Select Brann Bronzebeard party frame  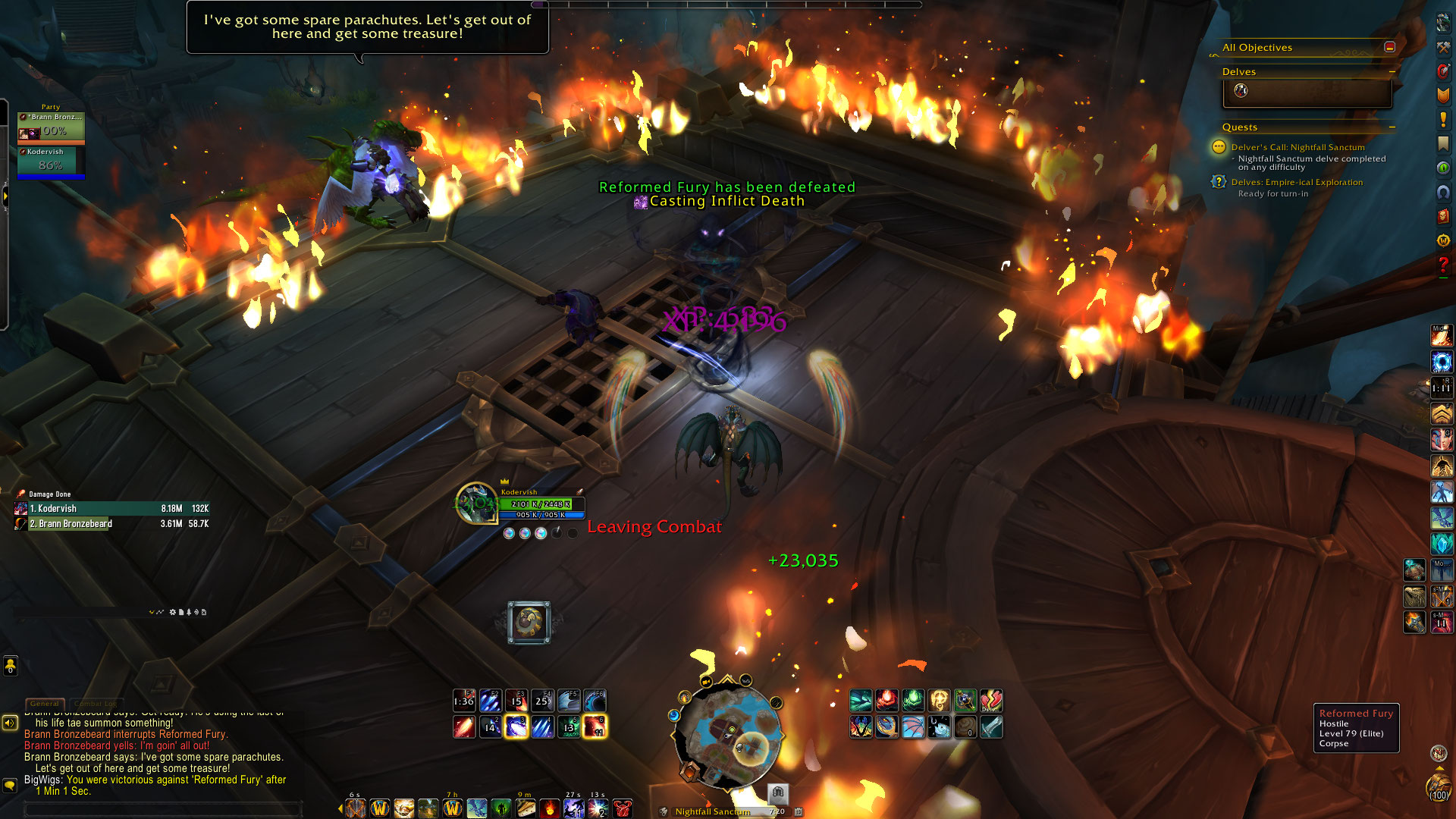coord(51,127)
